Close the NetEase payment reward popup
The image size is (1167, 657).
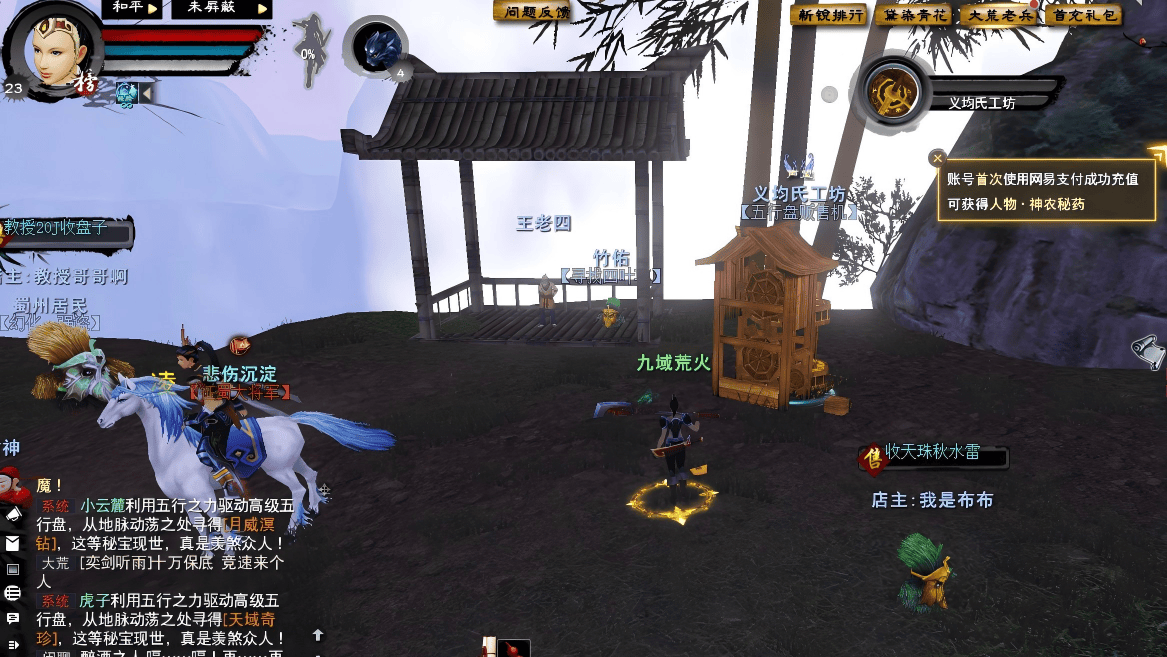coord(937,157)
